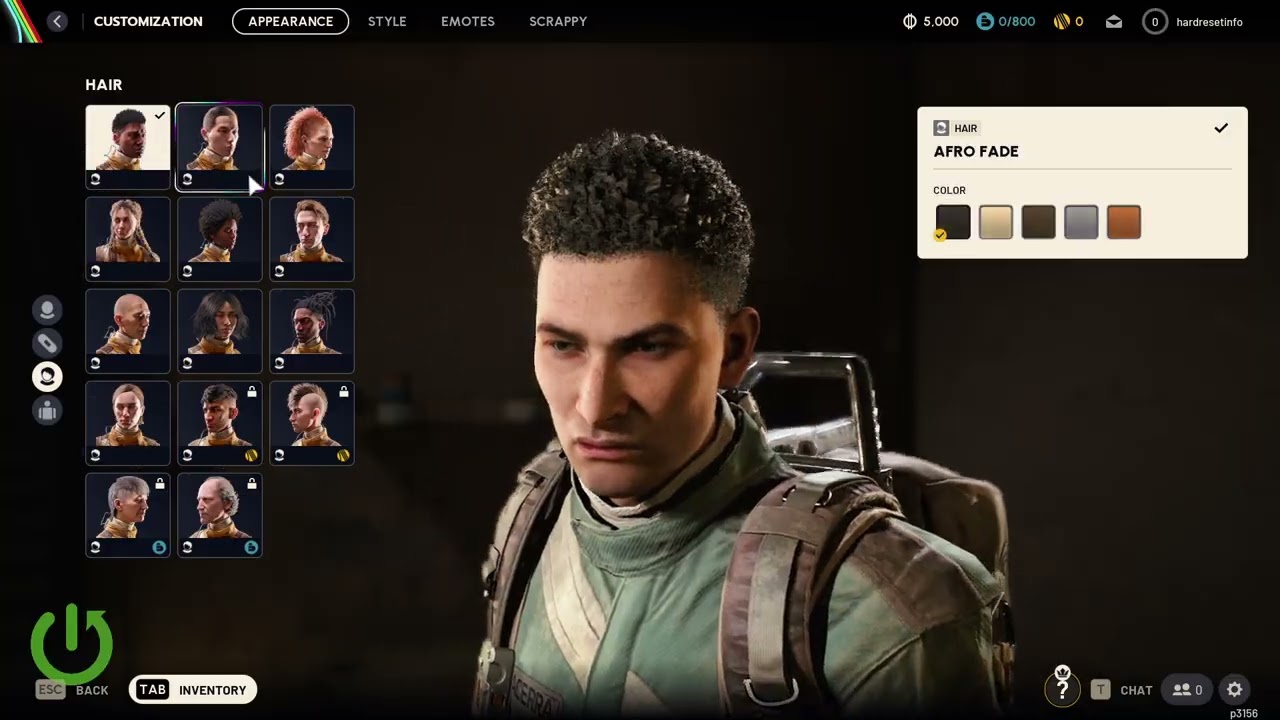Open the Inventory button

pyautogui.click(x=193, y=690)
